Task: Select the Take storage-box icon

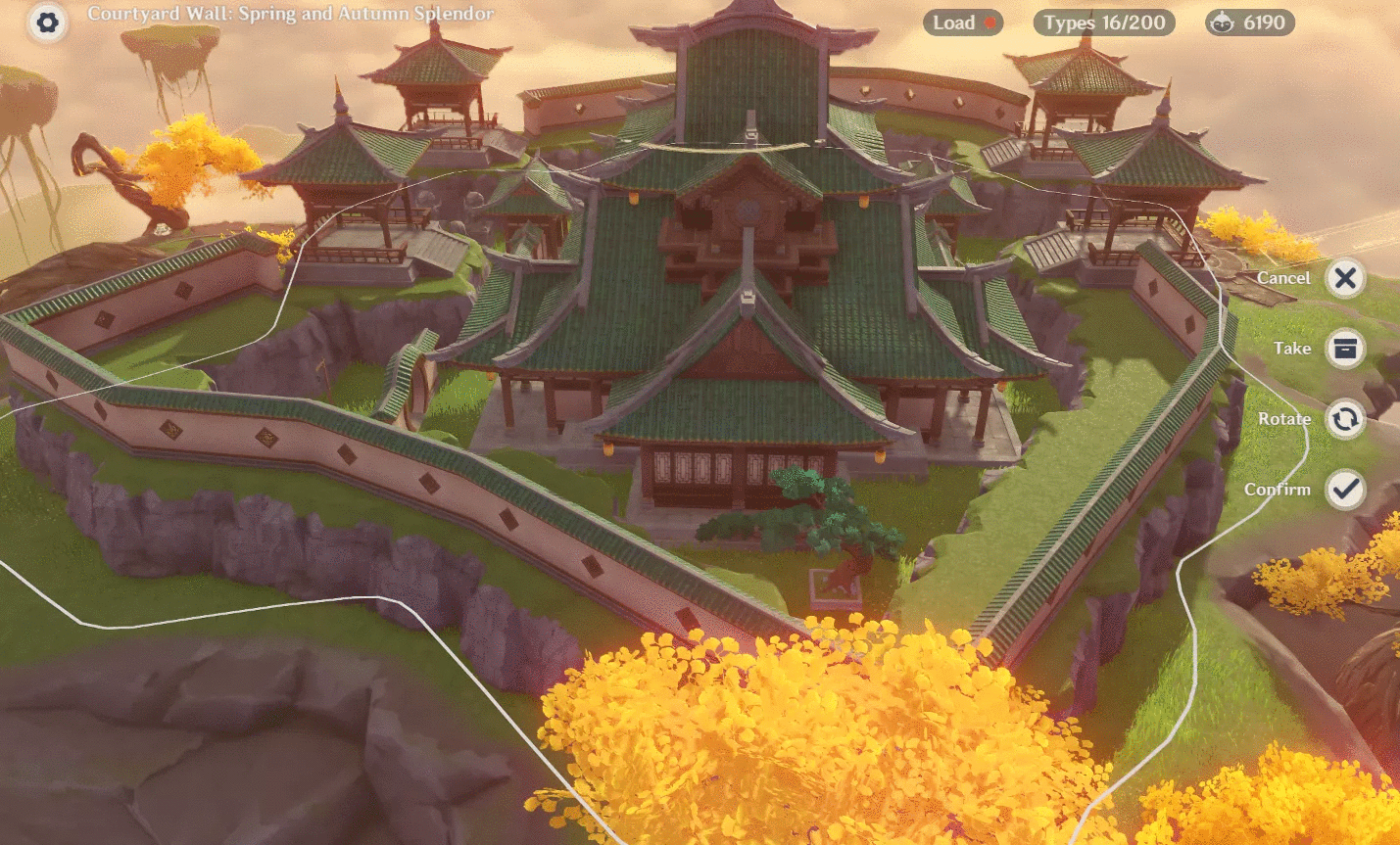Action: [x=1344, y=349]
